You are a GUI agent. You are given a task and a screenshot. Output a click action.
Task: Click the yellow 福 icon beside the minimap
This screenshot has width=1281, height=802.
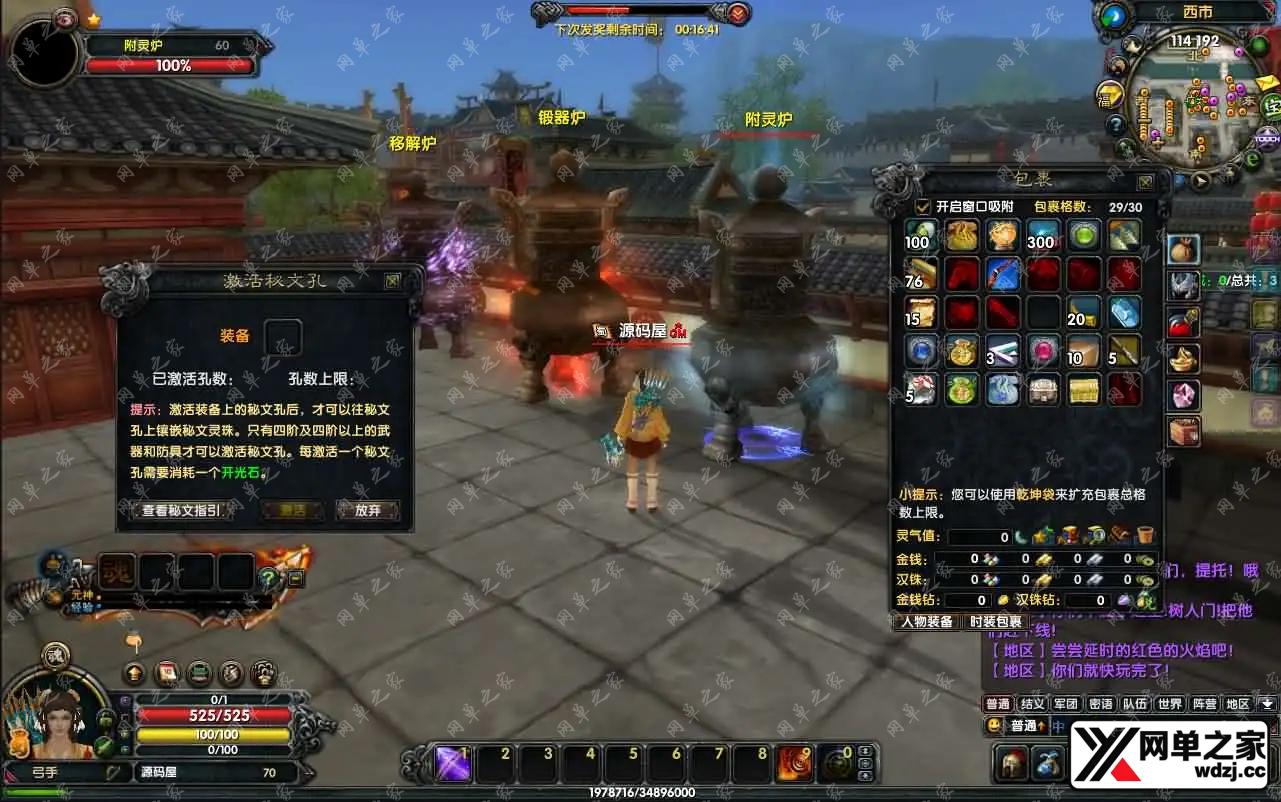pos(1109,96)
